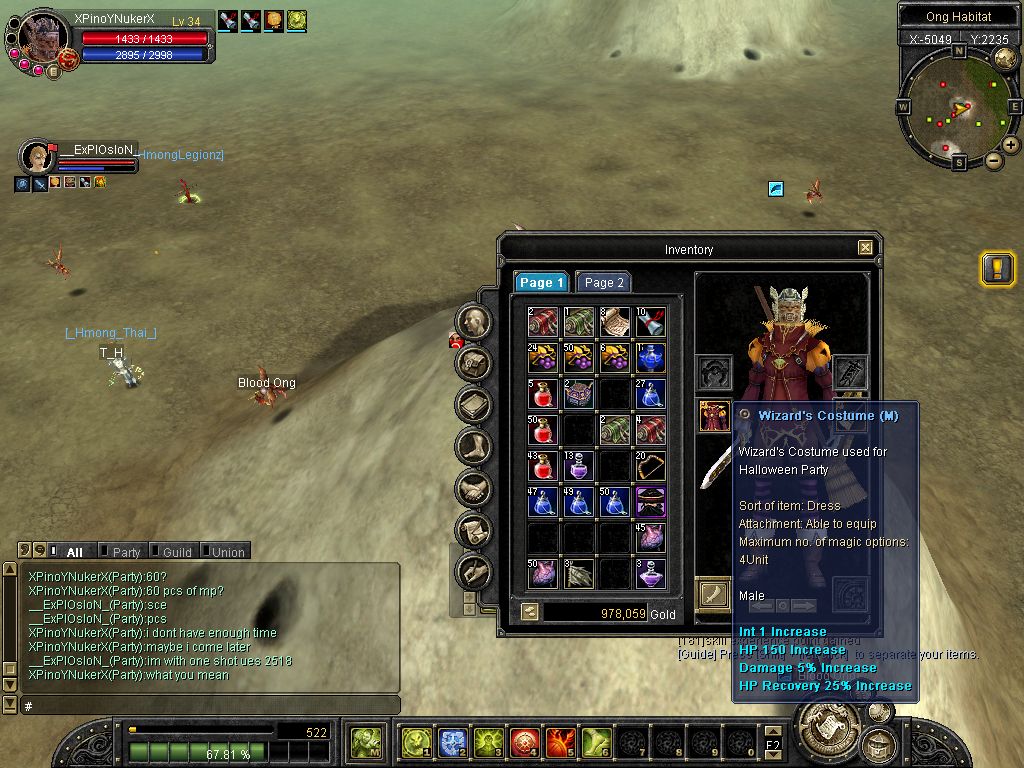Image resolution: width=1024 pixels, height=768 pixels.
Task: Open the character head side-menu button
Action: pos(474,321)
